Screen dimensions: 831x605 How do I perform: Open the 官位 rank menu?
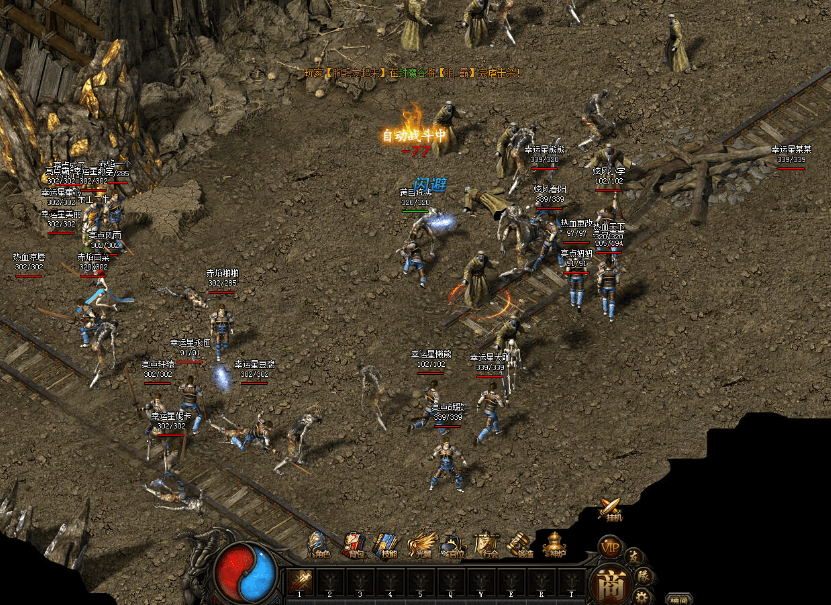coord(454,544)
